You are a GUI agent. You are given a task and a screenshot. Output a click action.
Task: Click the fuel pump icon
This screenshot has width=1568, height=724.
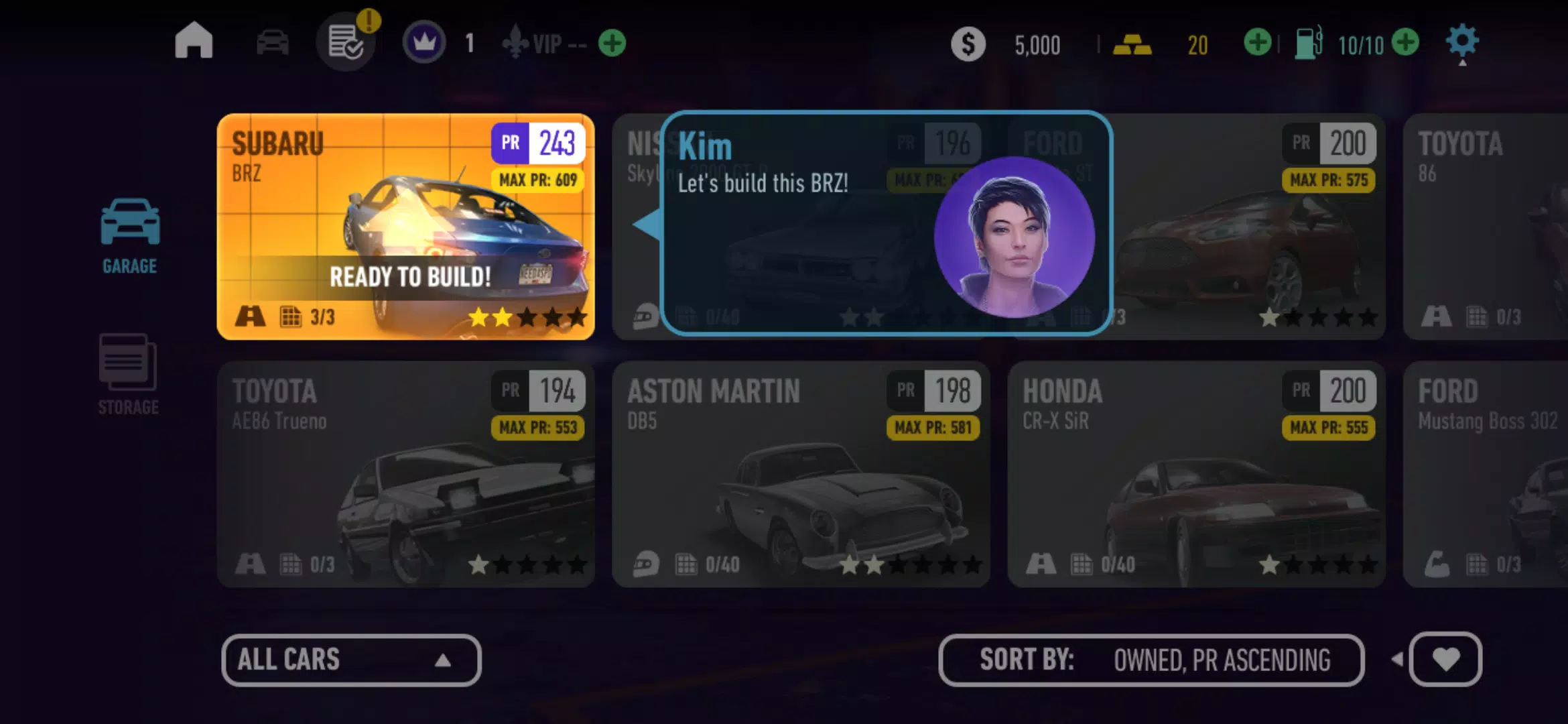[x=1307, y=42]
